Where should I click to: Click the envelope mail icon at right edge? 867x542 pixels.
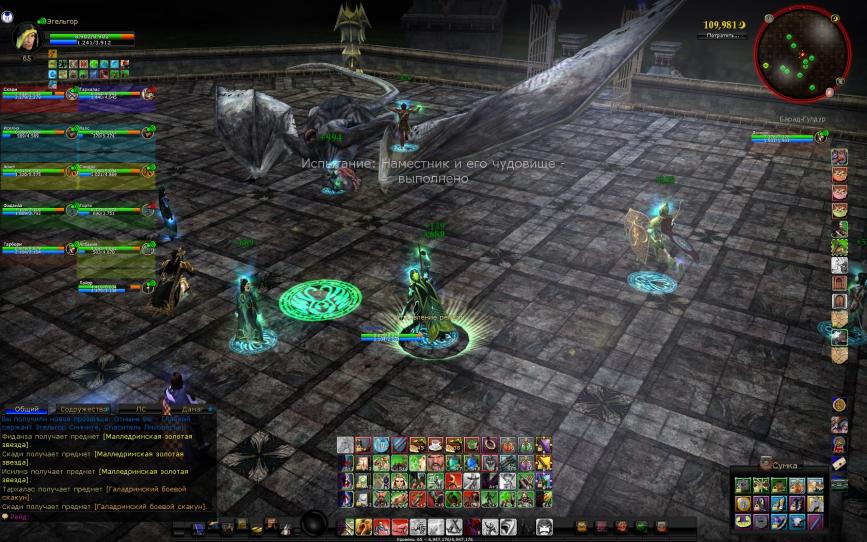(840, 464)
